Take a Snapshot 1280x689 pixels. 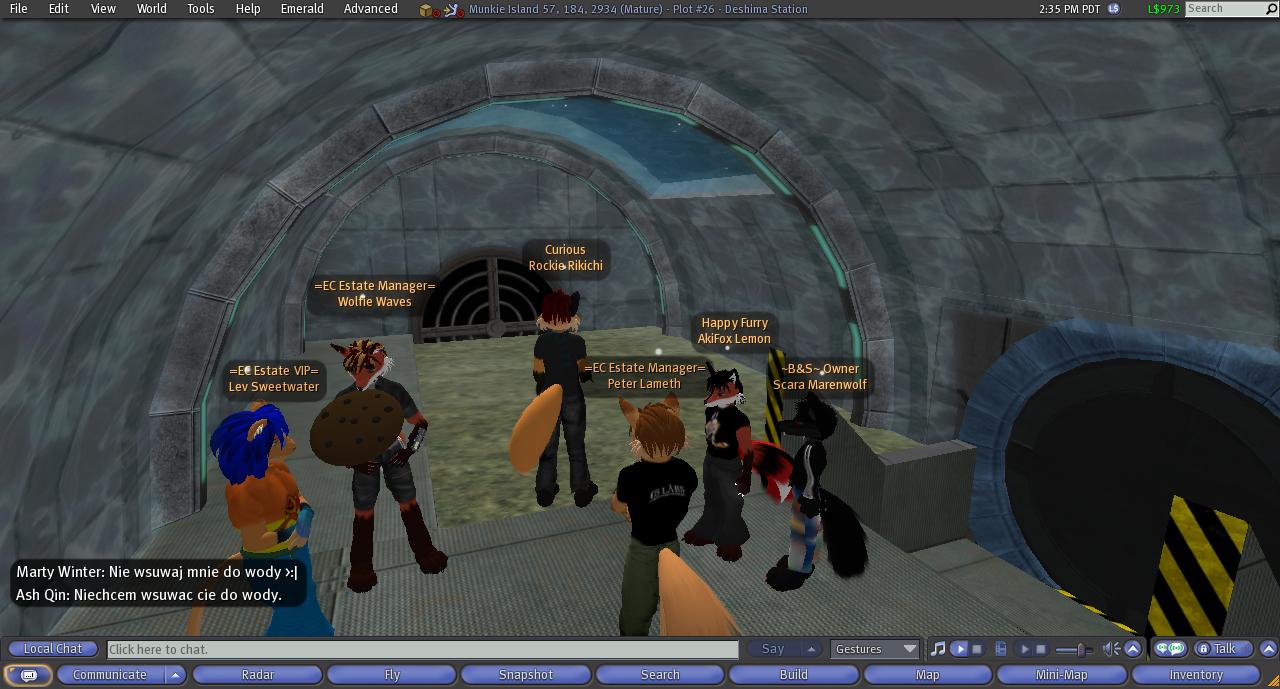coord(526,675)
